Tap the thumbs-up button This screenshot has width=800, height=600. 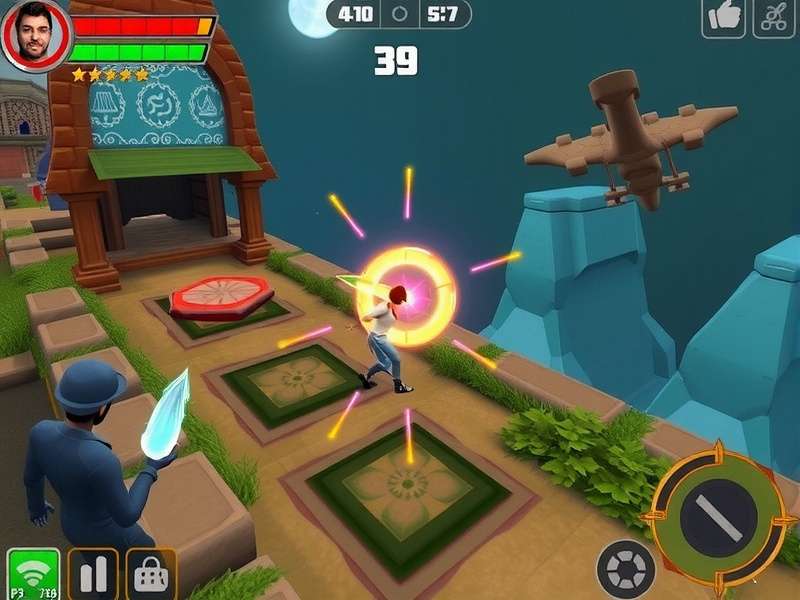[x=723, y=18]
